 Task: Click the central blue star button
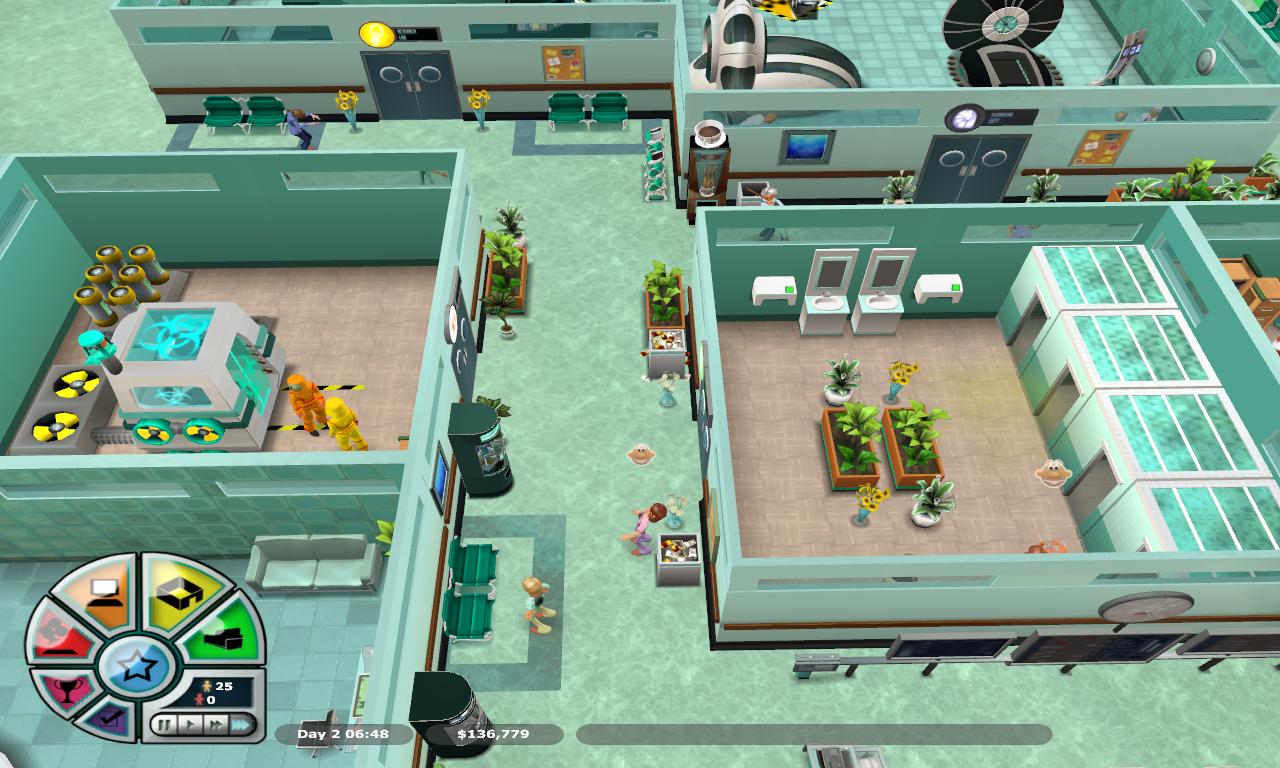[136, 666]
